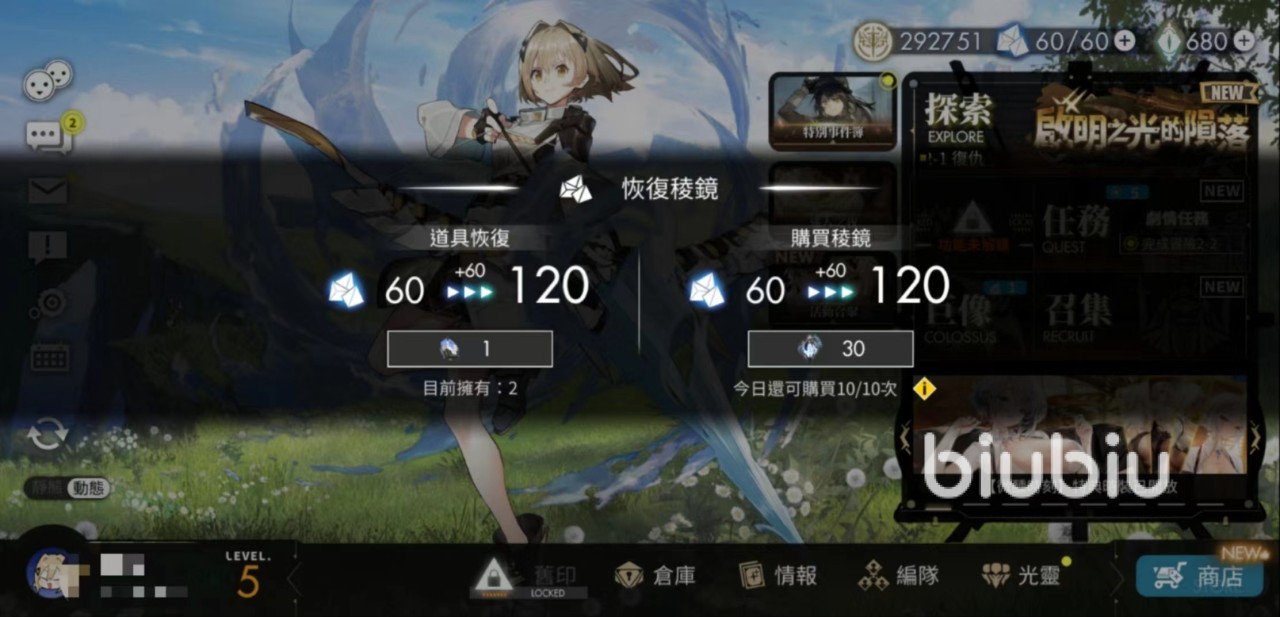Open the 倉庫 warehouse
This screenshot has height=617, width=1280.
pyautogui.click(x=656, y=575)
